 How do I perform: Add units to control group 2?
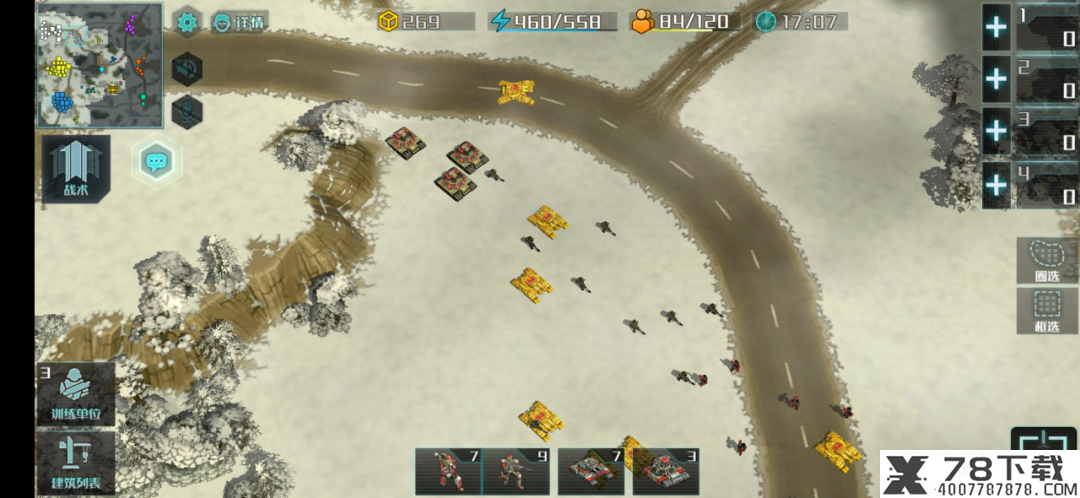996,78
